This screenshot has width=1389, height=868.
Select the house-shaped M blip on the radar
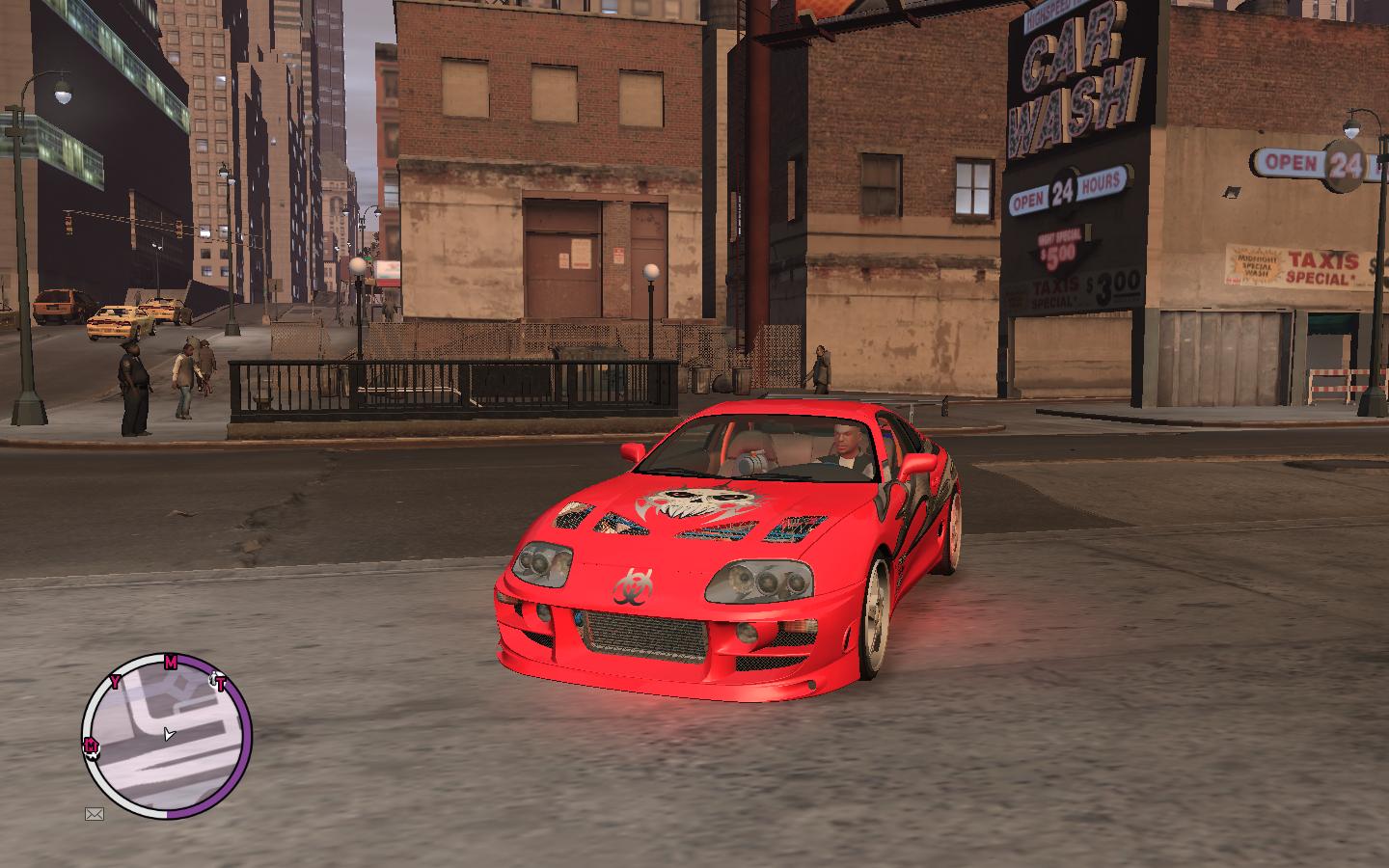coord(91,745)
